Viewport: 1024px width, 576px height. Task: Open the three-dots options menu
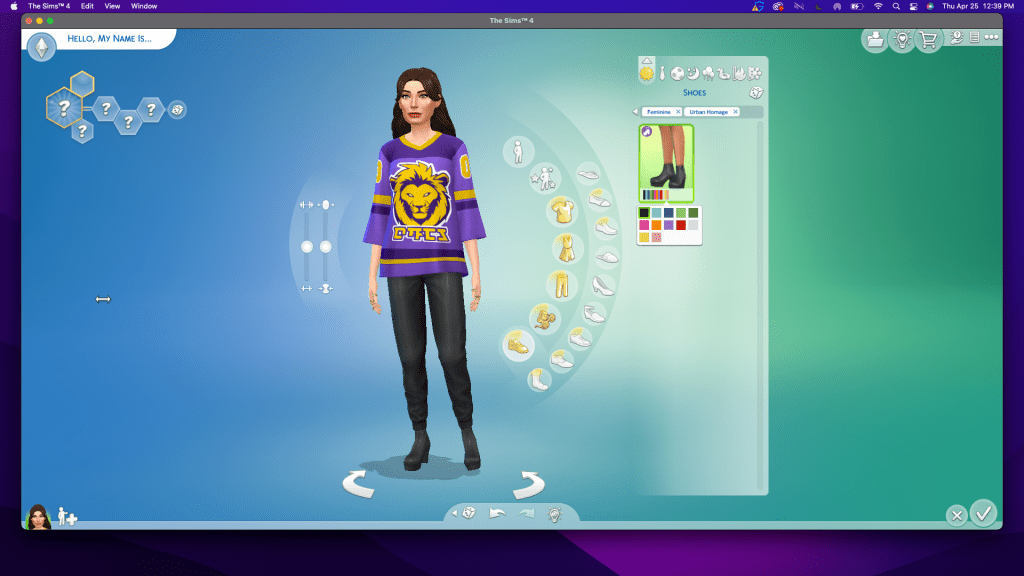coord(991,38)
